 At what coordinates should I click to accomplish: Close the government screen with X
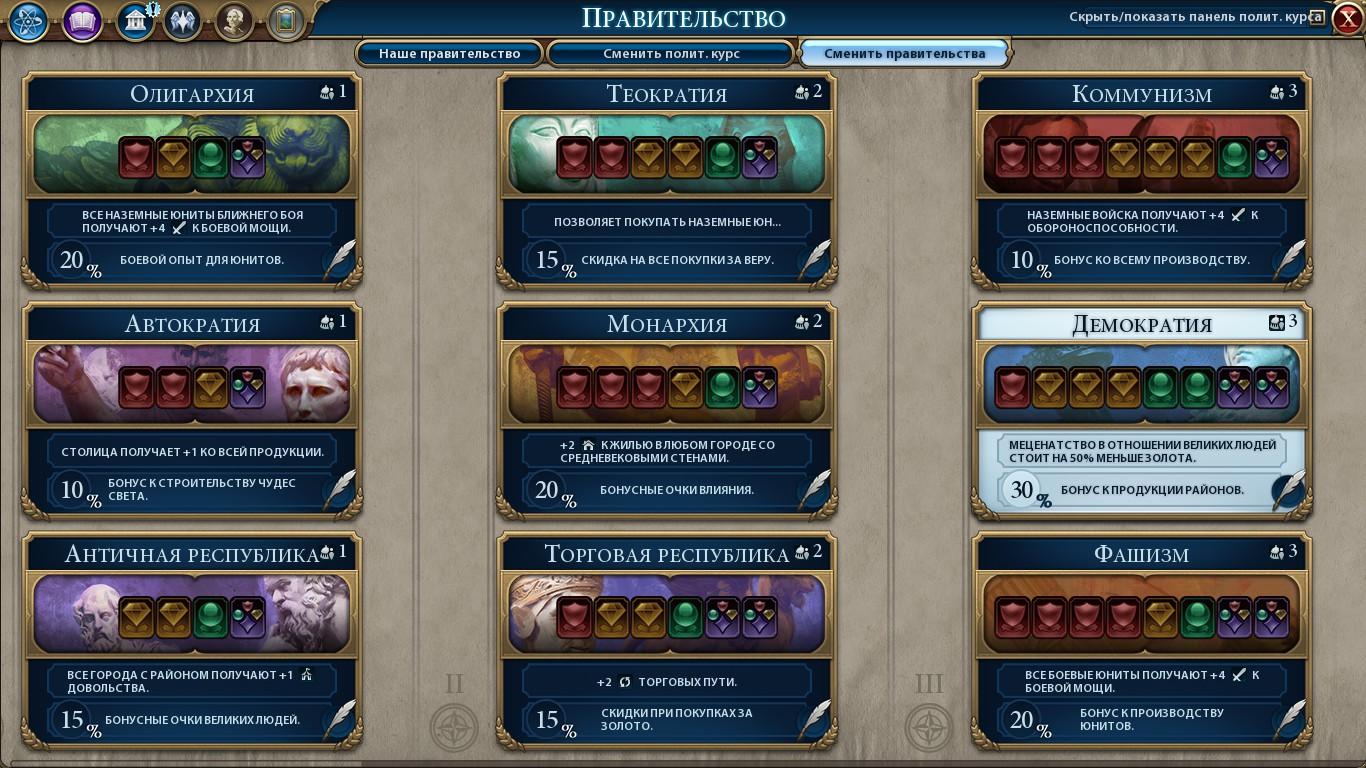click(x=1347, y=19)
